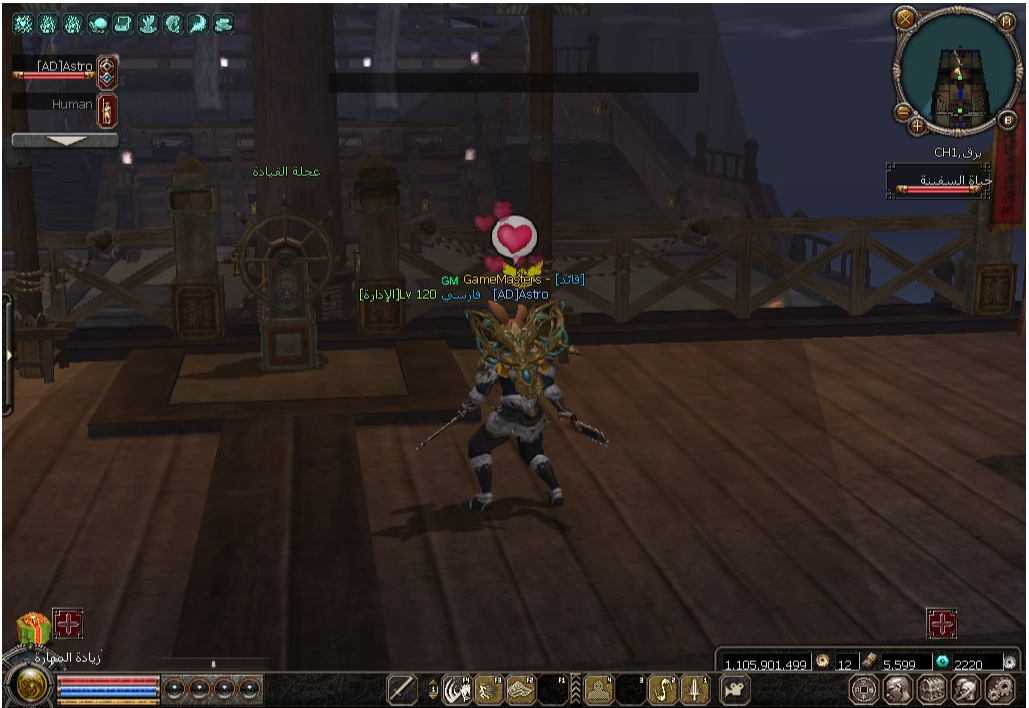Select the crescent moon buff icon
Screen dimensions: 1029x708
[x=197, y=24]
